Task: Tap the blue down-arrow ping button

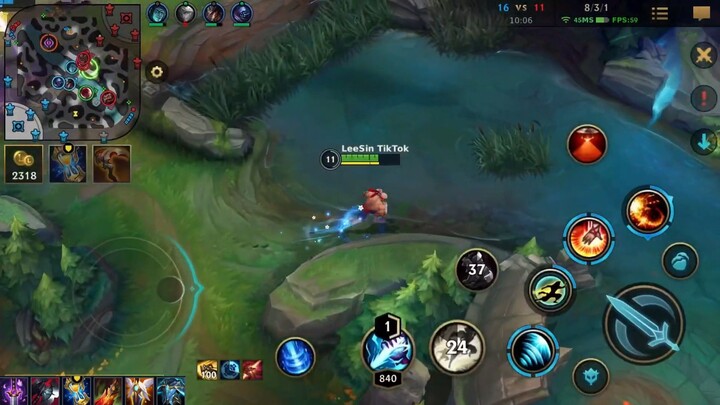Action: click(x=704, y=141)
